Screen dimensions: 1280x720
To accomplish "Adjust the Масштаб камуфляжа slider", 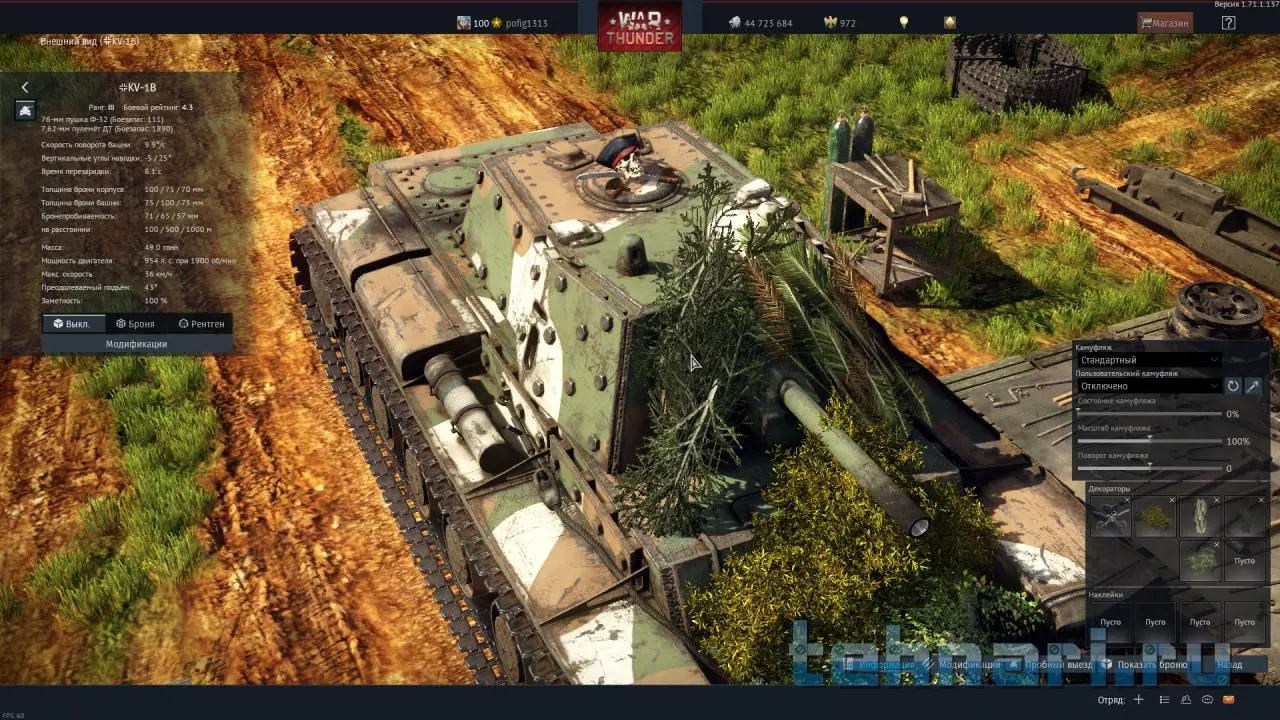I will click(1150, 440).
